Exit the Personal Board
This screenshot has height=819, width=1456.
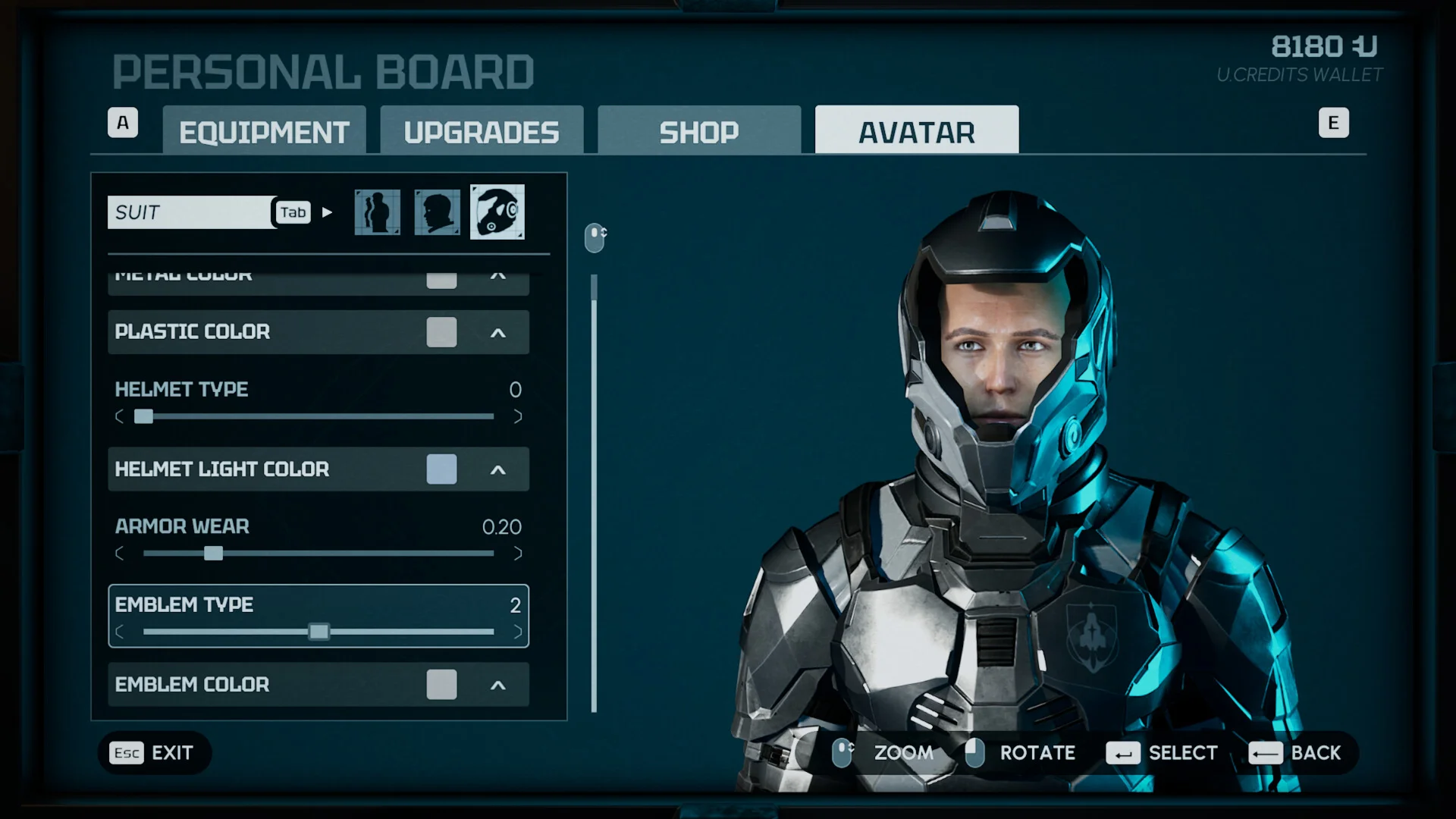(154, 753)
